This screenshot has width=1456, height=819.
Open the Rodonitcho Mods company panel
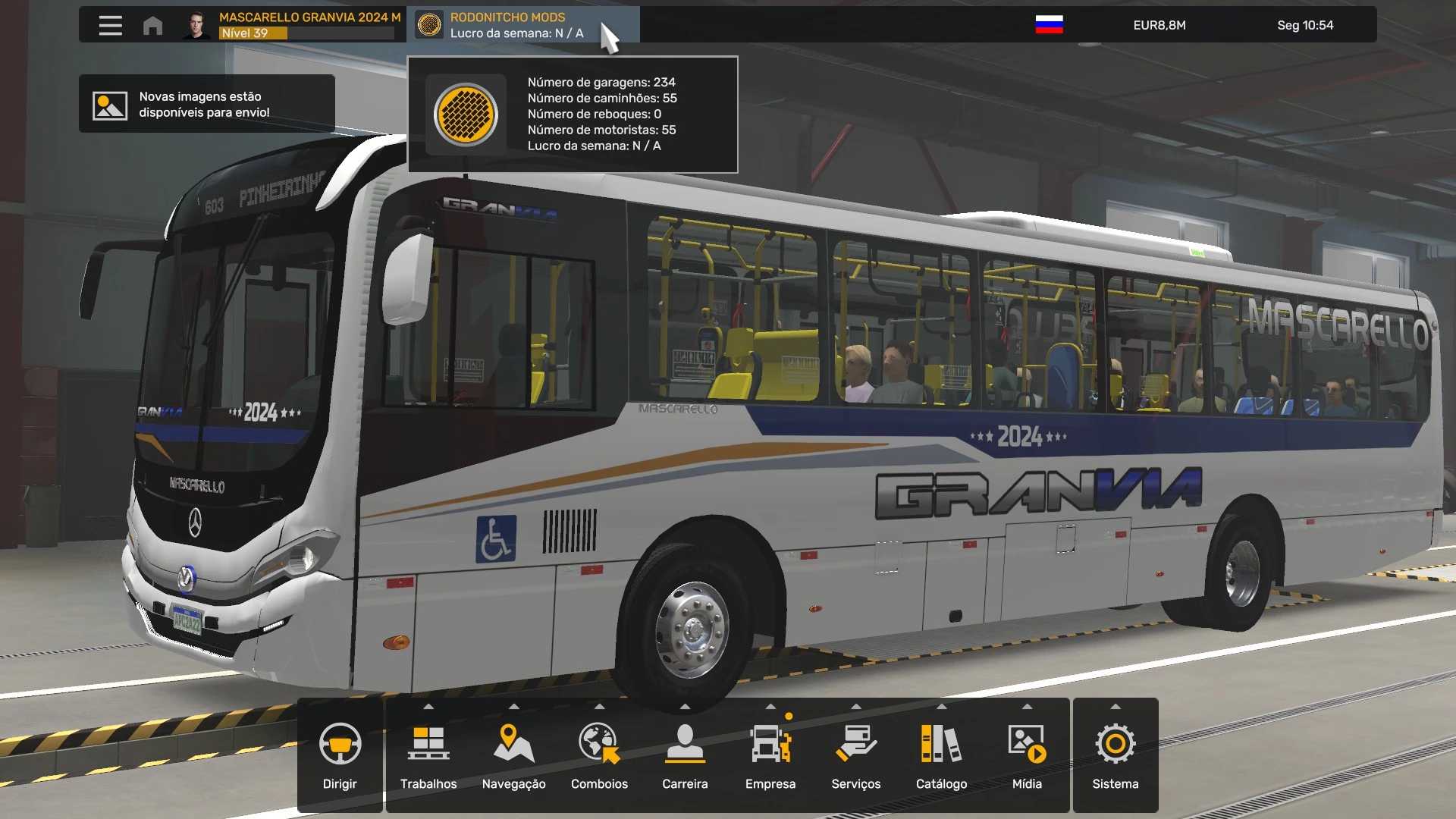pyautogui.click(x=516, y=25)
